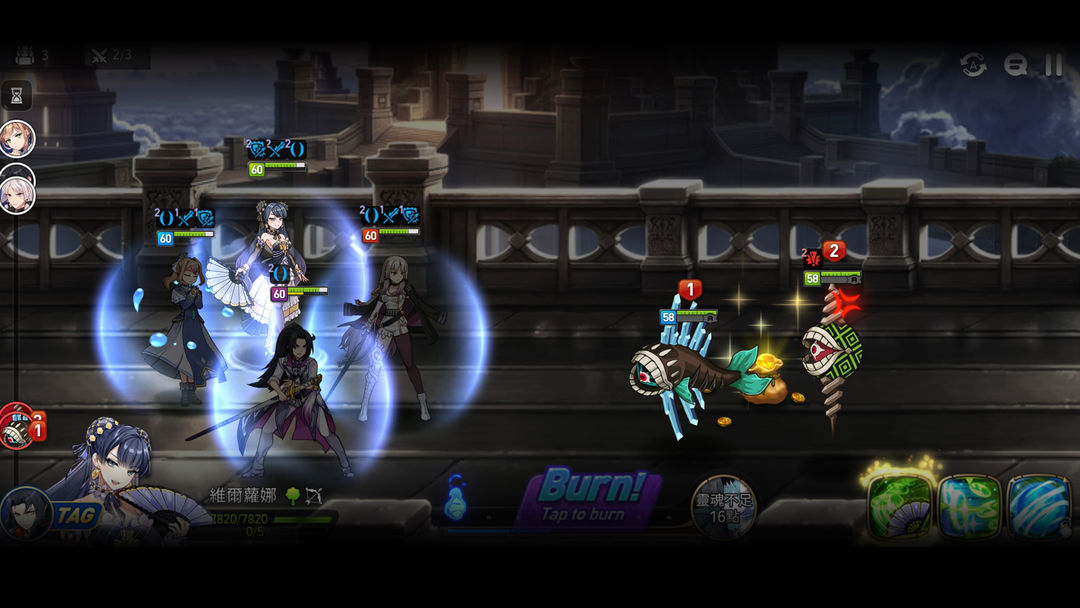The width and height of the screenshot is (1080, 608).
Task: Open the chat log bubble icon
Action: tap(1015, 65)
